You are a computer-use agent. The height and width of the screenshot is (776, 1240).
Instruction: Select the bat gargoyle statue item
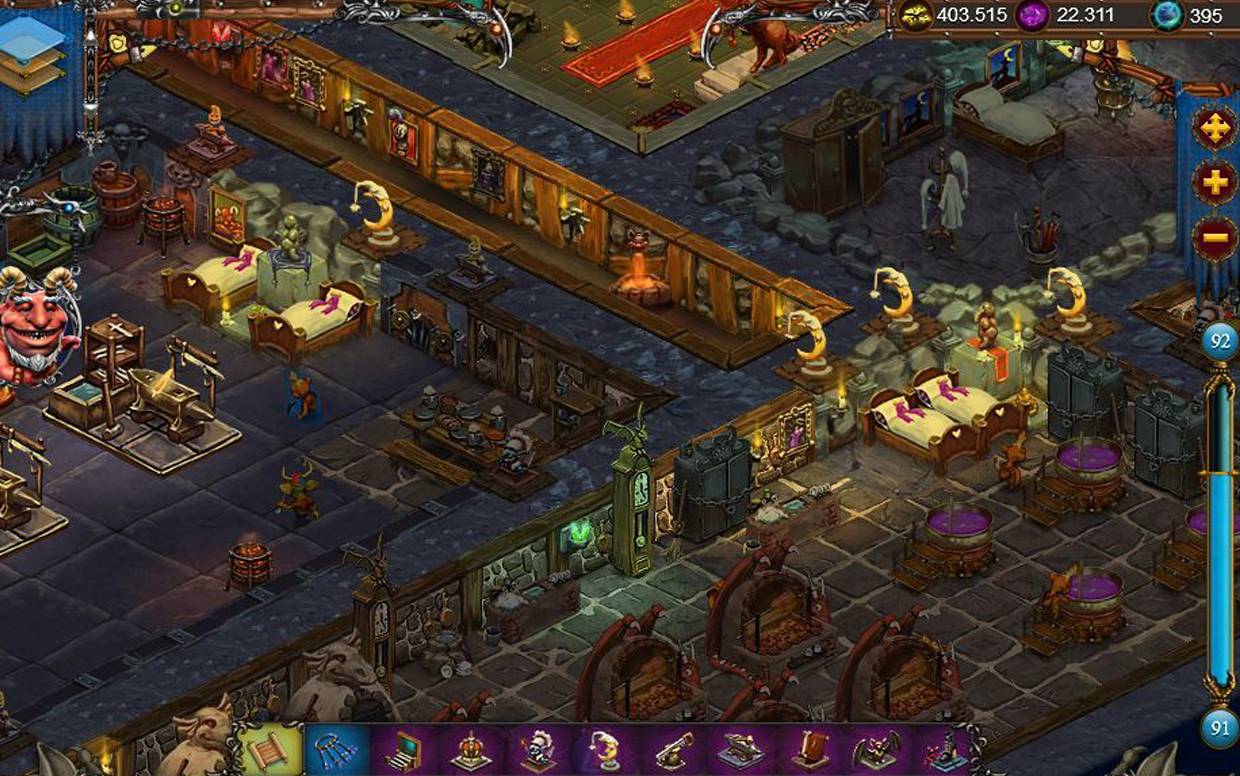coord(876,750)
